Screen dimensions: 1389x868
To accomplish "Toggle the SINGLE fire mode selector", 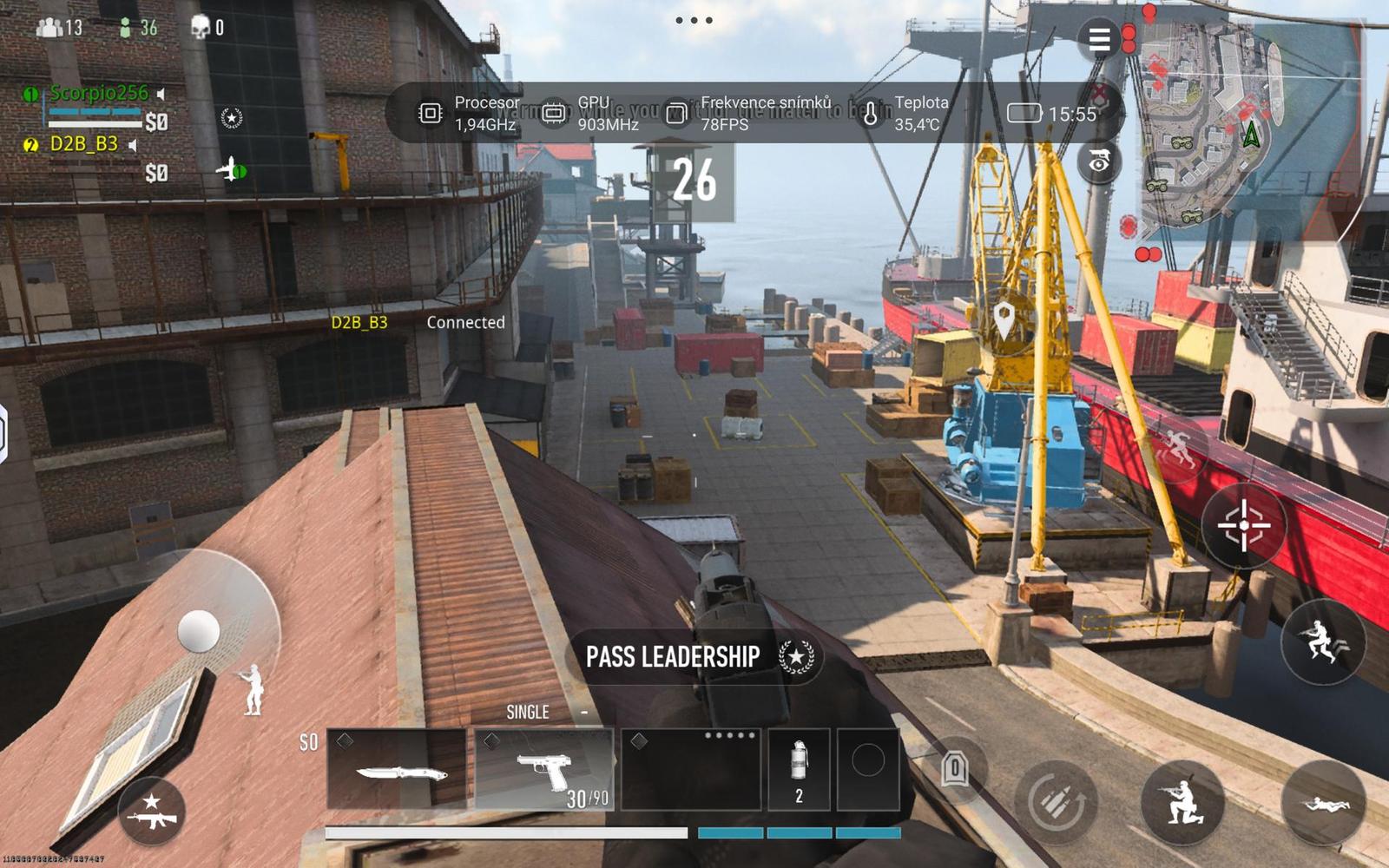I will (x=528, y=711).
